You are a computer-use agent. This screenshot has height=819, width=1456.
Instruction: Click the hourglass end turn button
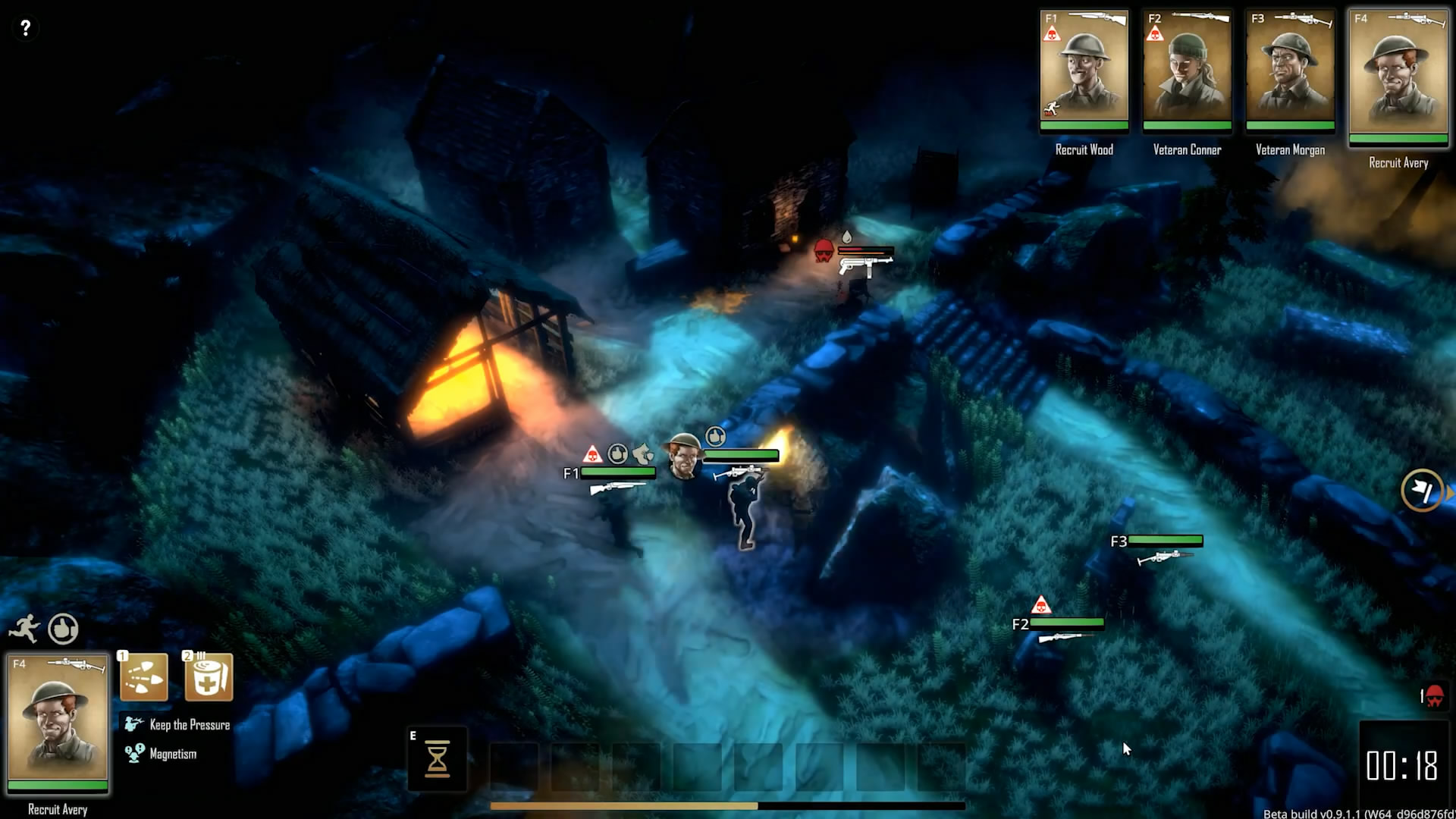(x=438, y=758)
